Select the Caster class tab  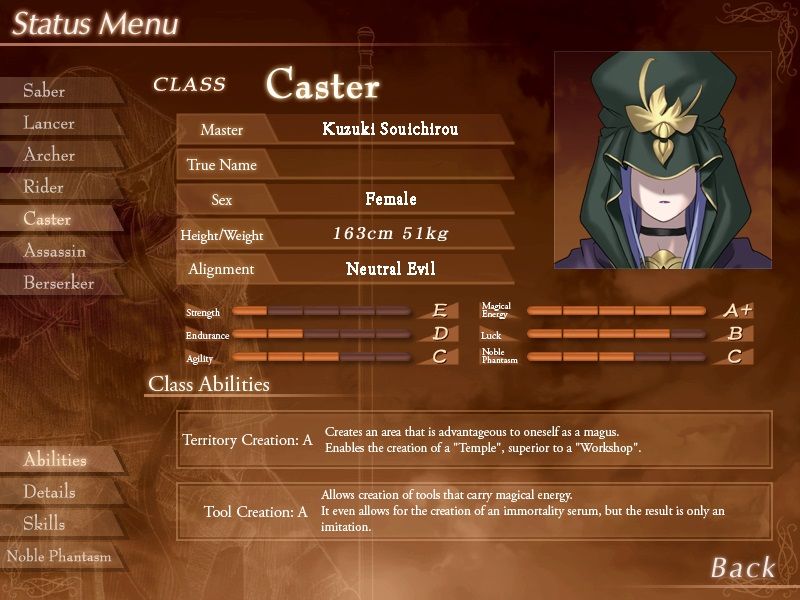click(48, 219)
